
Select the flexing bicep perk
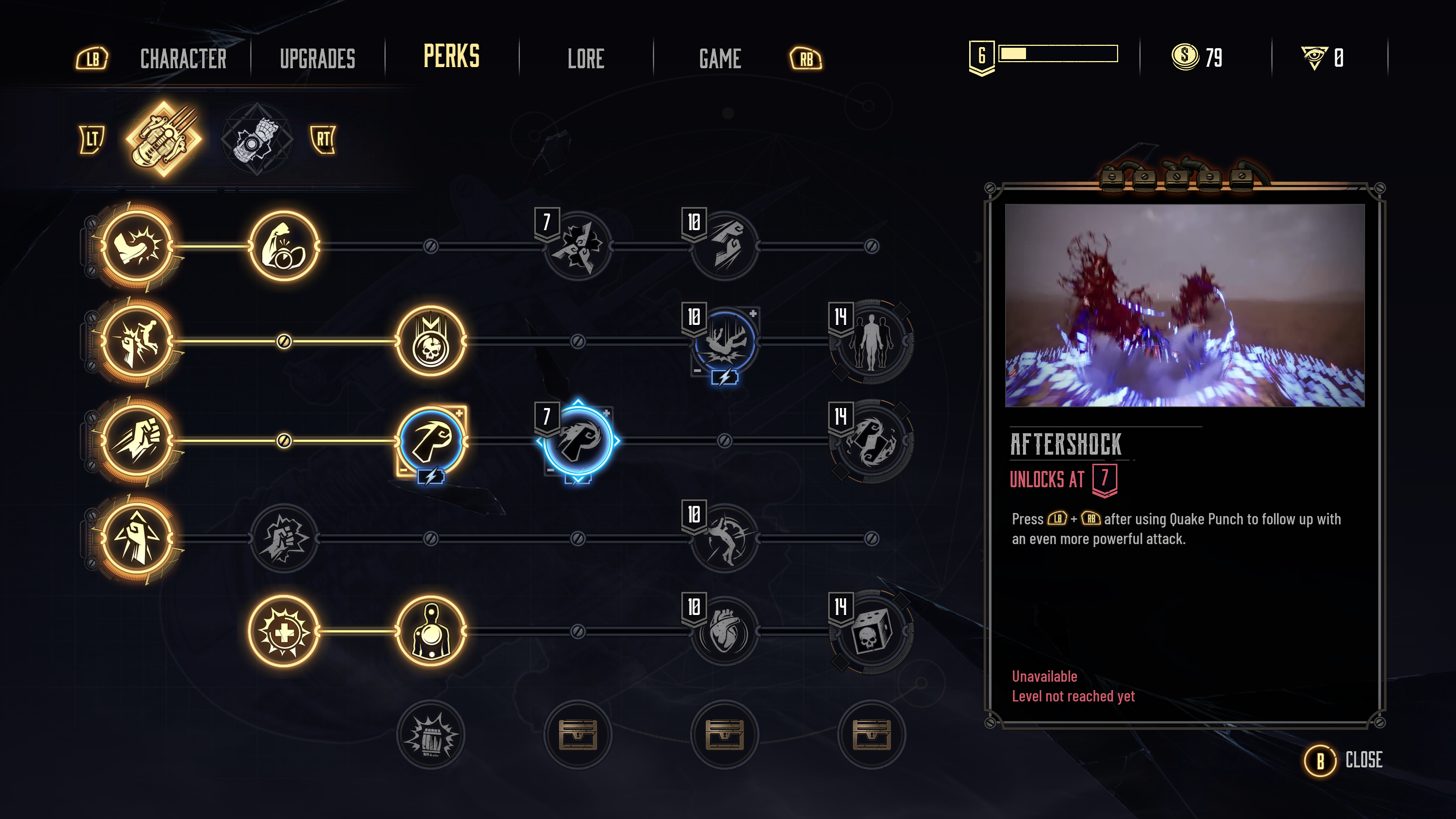coord(284,246)
